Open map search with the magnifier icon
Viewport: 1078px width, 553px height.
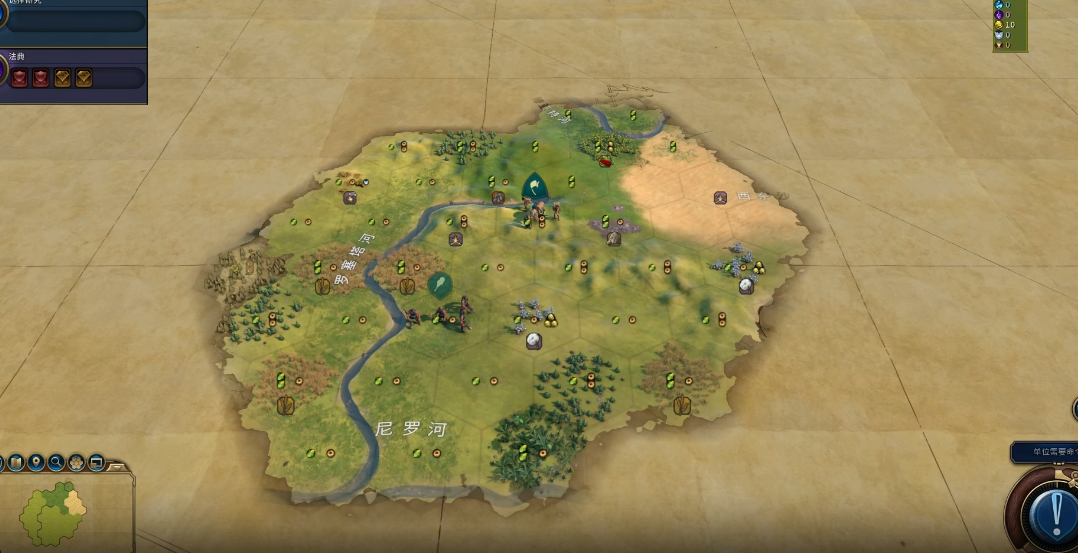56,462
